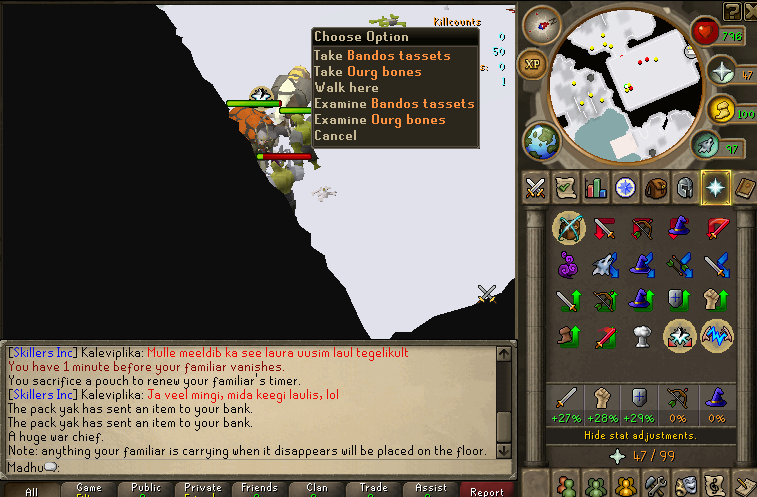The height and width of the screenshot is (497, 757).
Task: Choose Take Bandos tassets
Action: [x=382, y=56]
